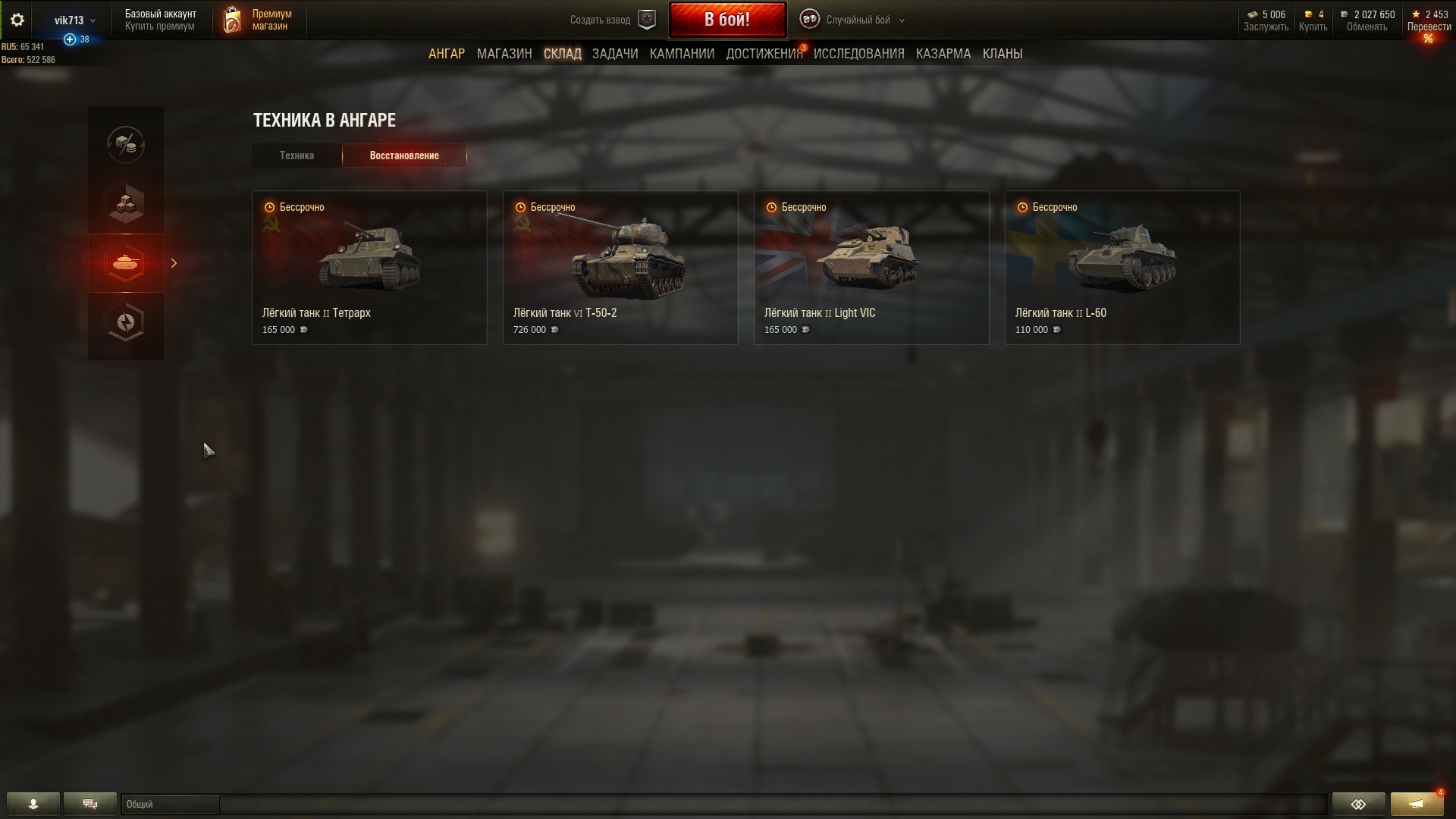This screenshot has width=1456, height=819.
Task: Open the storage crates section in sidebar
Action: click(126, 203)
